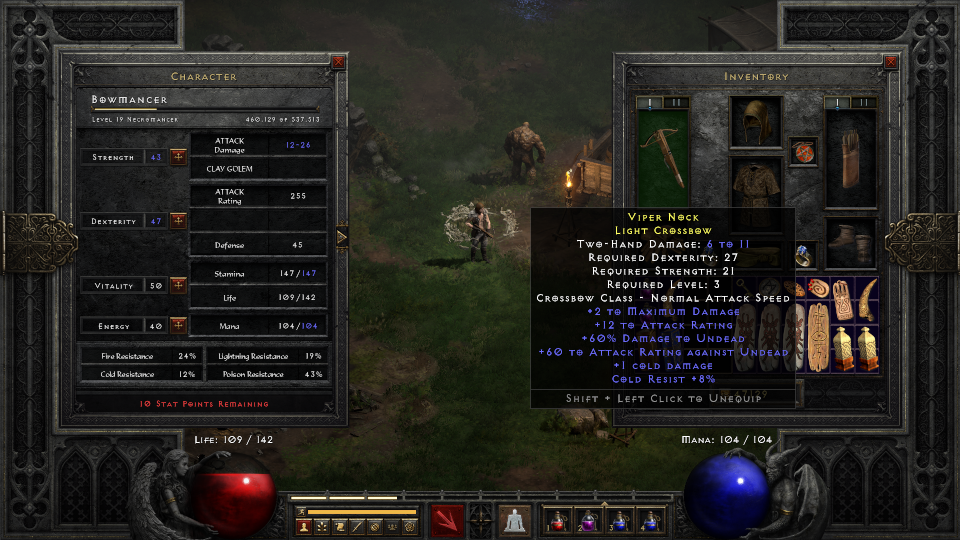Select the grey figure right-hand skill
The image size is (960, 540).
point(515,521)
